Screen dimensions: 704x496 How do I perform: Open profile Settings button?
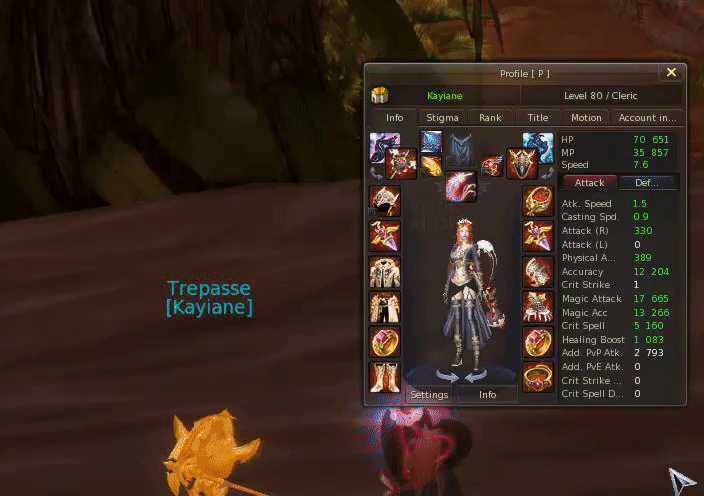click(x=429, y=394)
